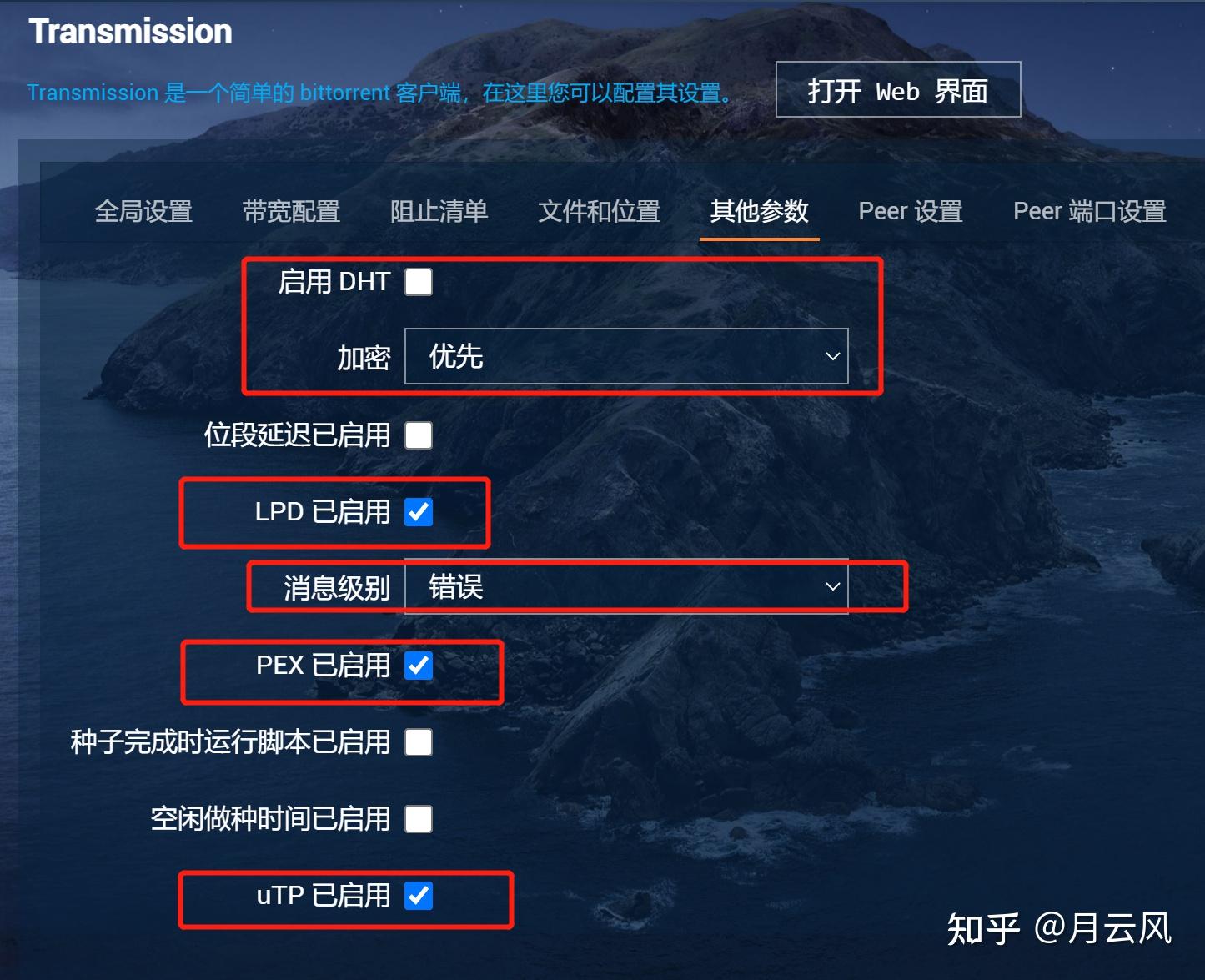Select the active 其他参数 tab

758,211
